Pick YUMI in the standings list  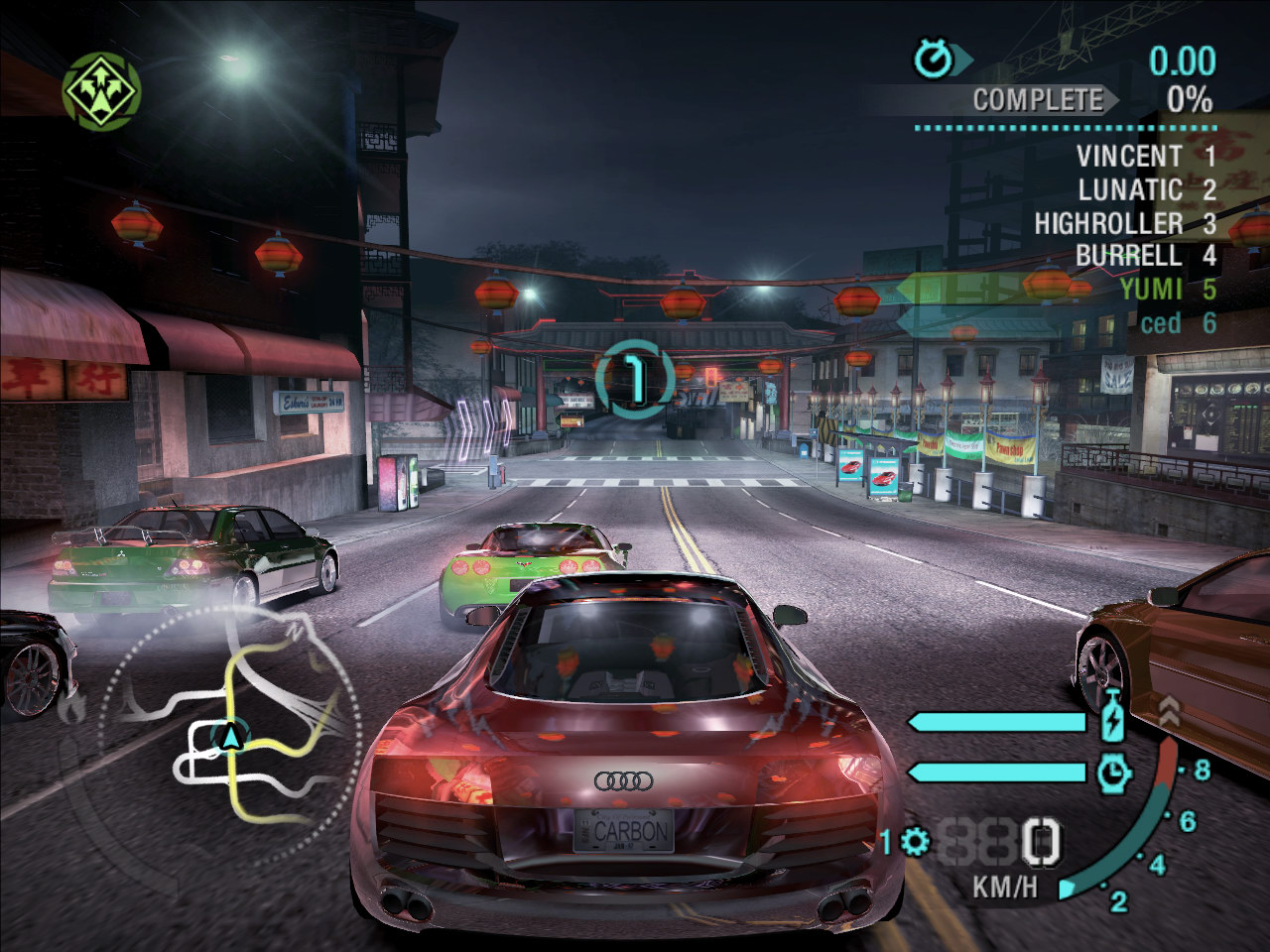(1151, 290)
